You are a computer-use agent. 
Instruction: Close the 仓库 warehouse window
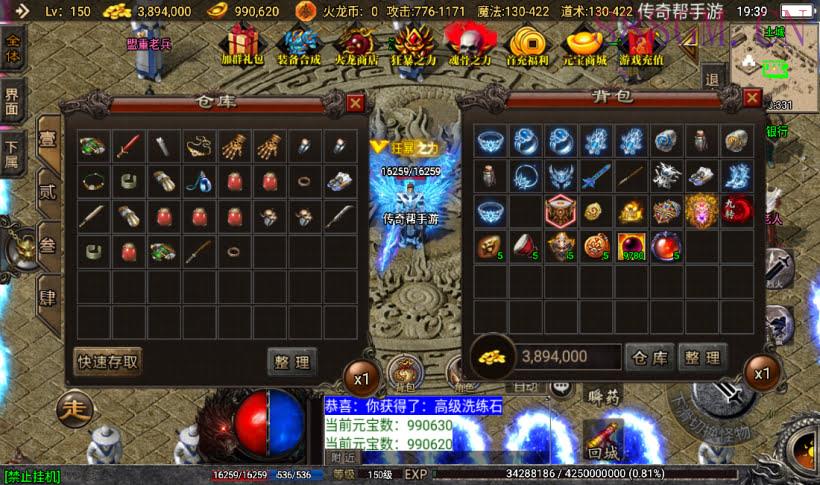point(355,102)
